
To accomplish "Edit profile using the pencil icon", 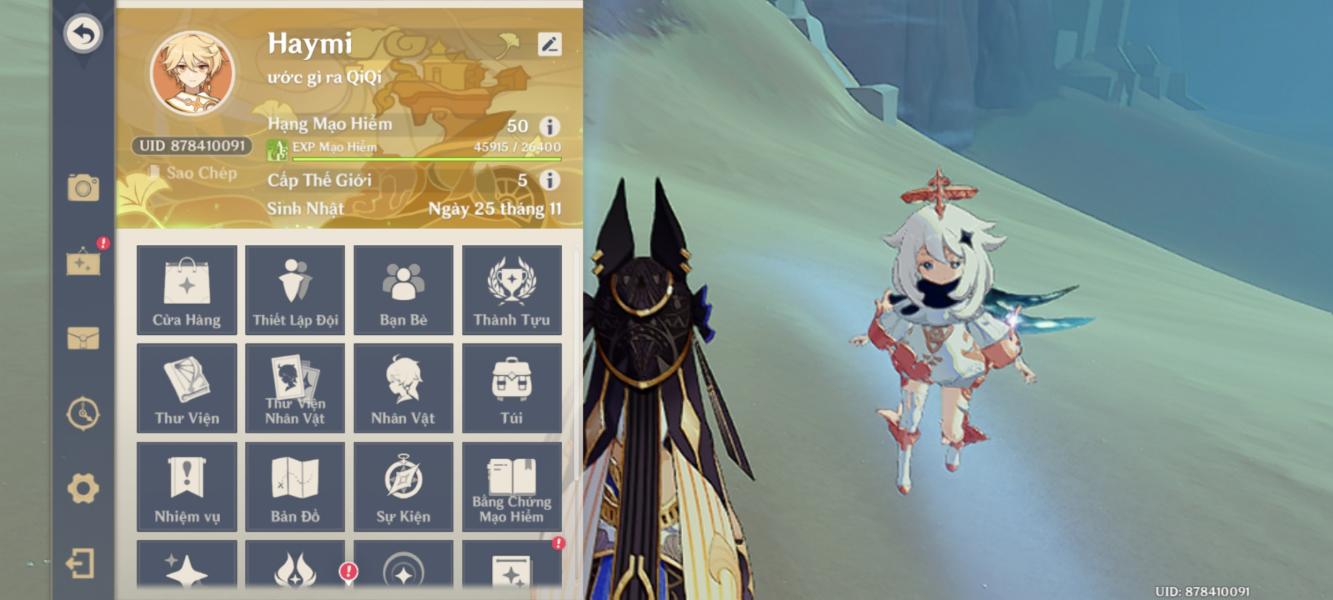I will click(549, 44).
